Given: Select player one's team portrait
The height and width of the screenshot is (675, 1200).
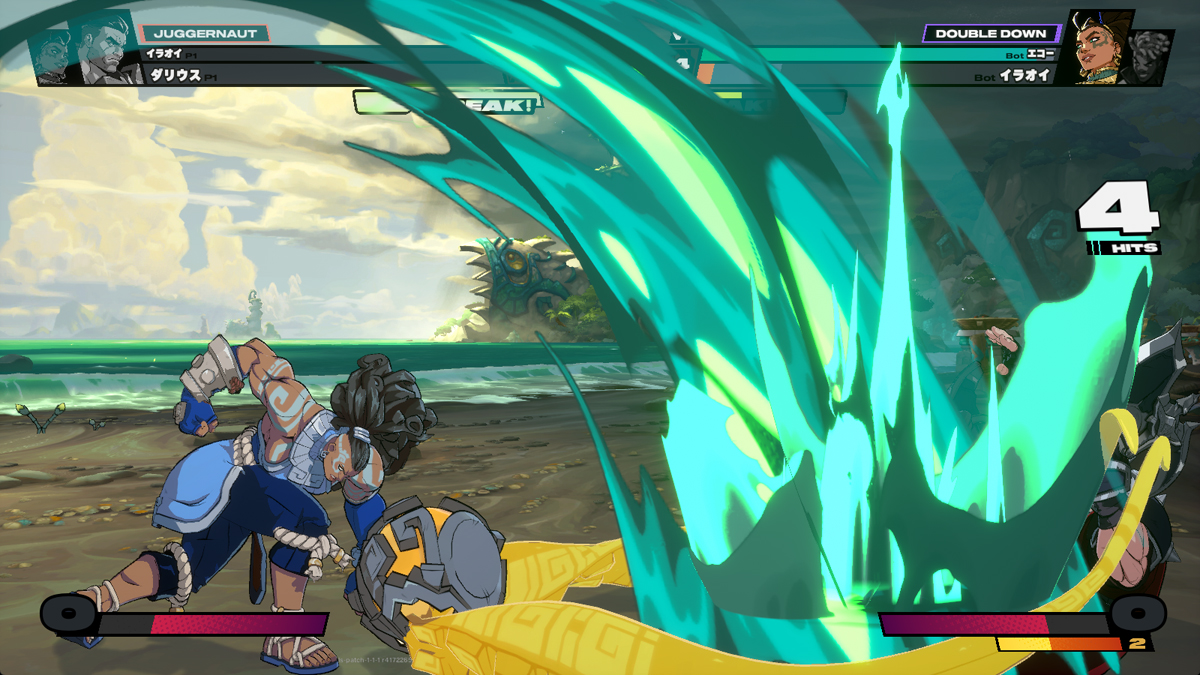Looking at the screenshot, I should click(87, 48).
